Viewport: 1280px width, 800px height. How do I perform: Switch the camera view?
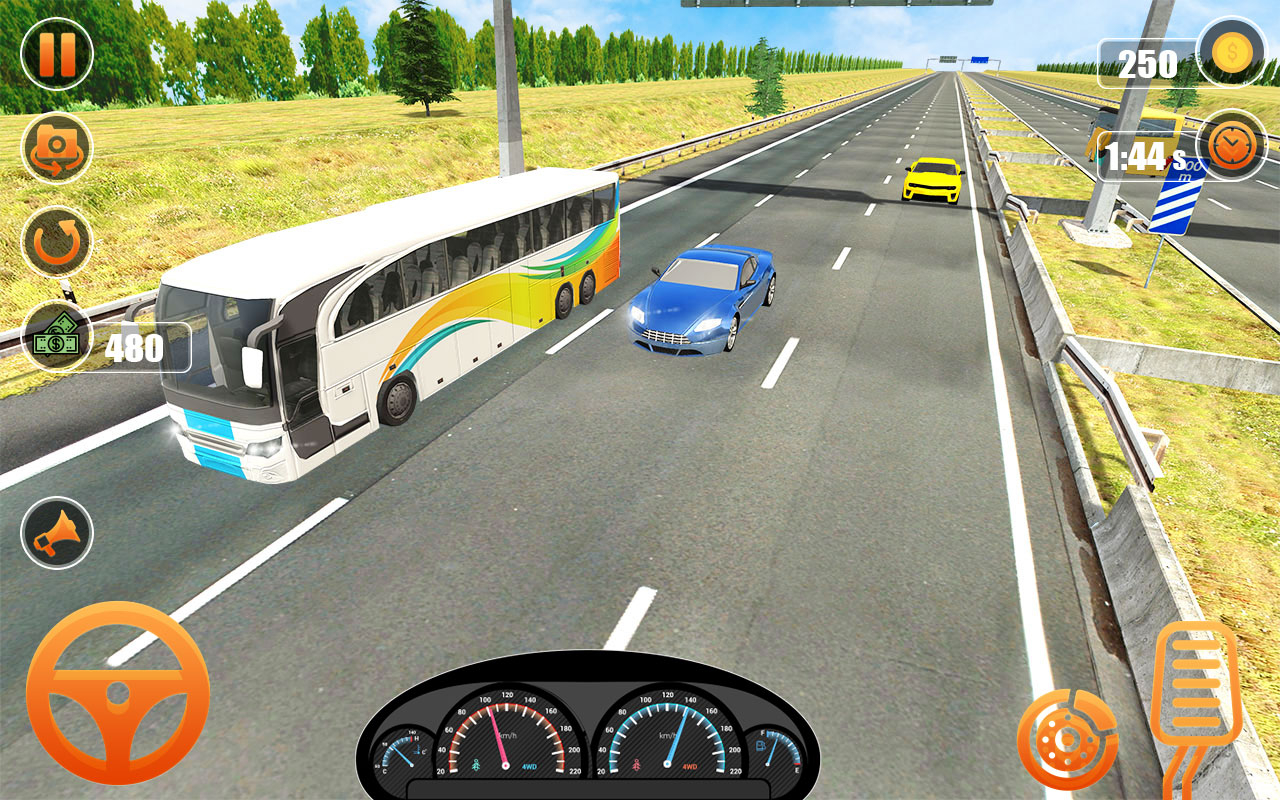pos(57,147)
